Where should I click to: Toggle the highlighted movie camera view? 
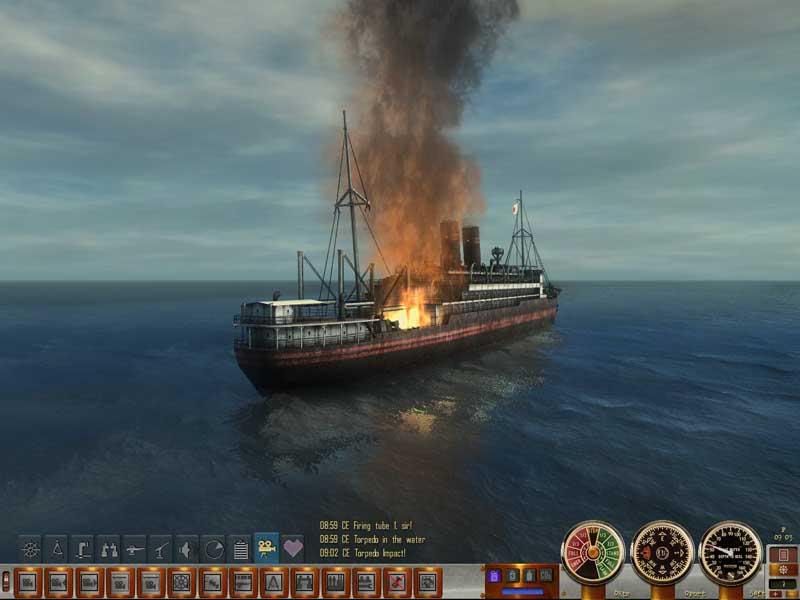[x=266, y=549]
